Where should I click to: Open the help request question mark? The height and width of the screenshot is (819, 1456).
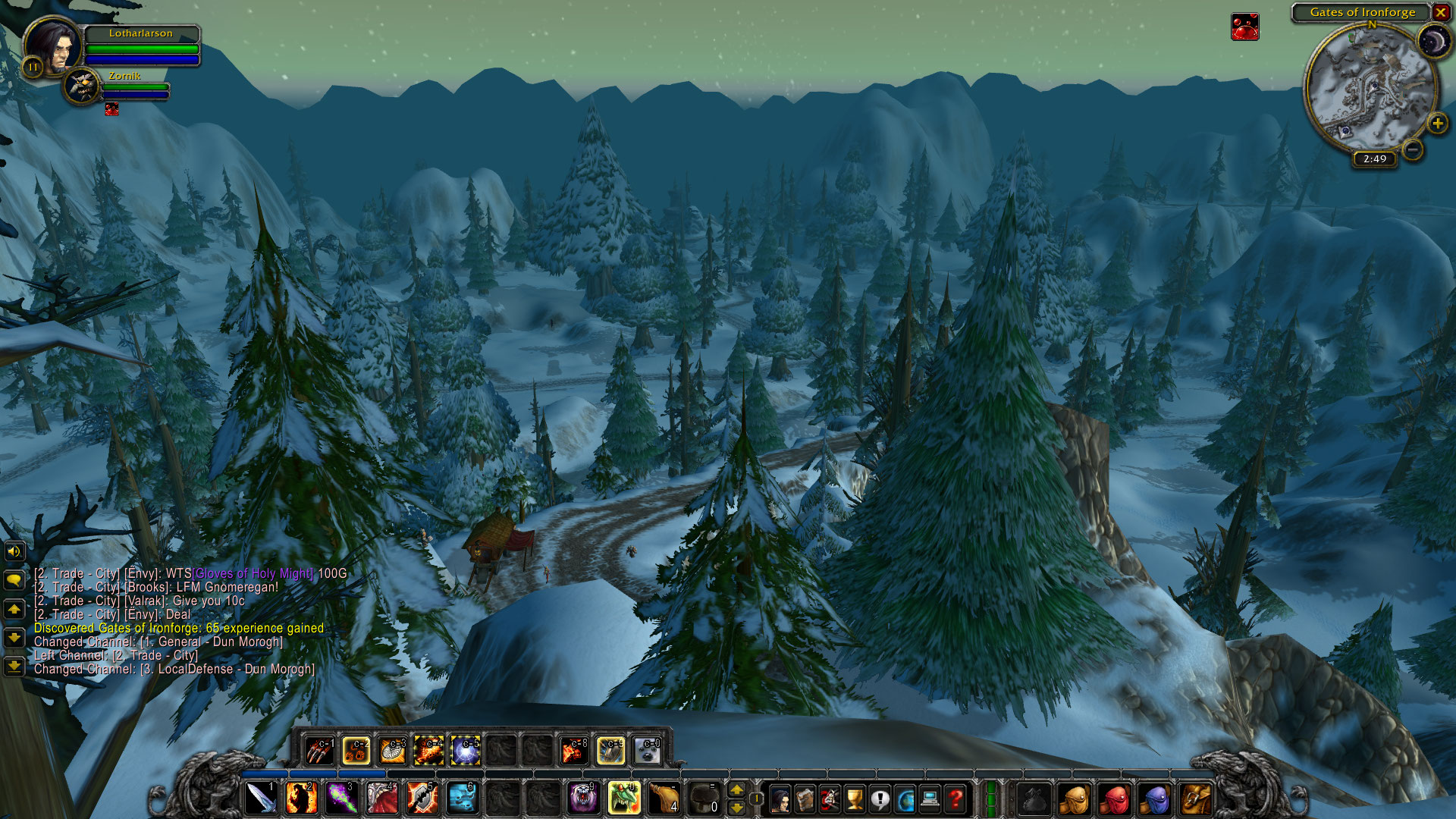point(955,799)
